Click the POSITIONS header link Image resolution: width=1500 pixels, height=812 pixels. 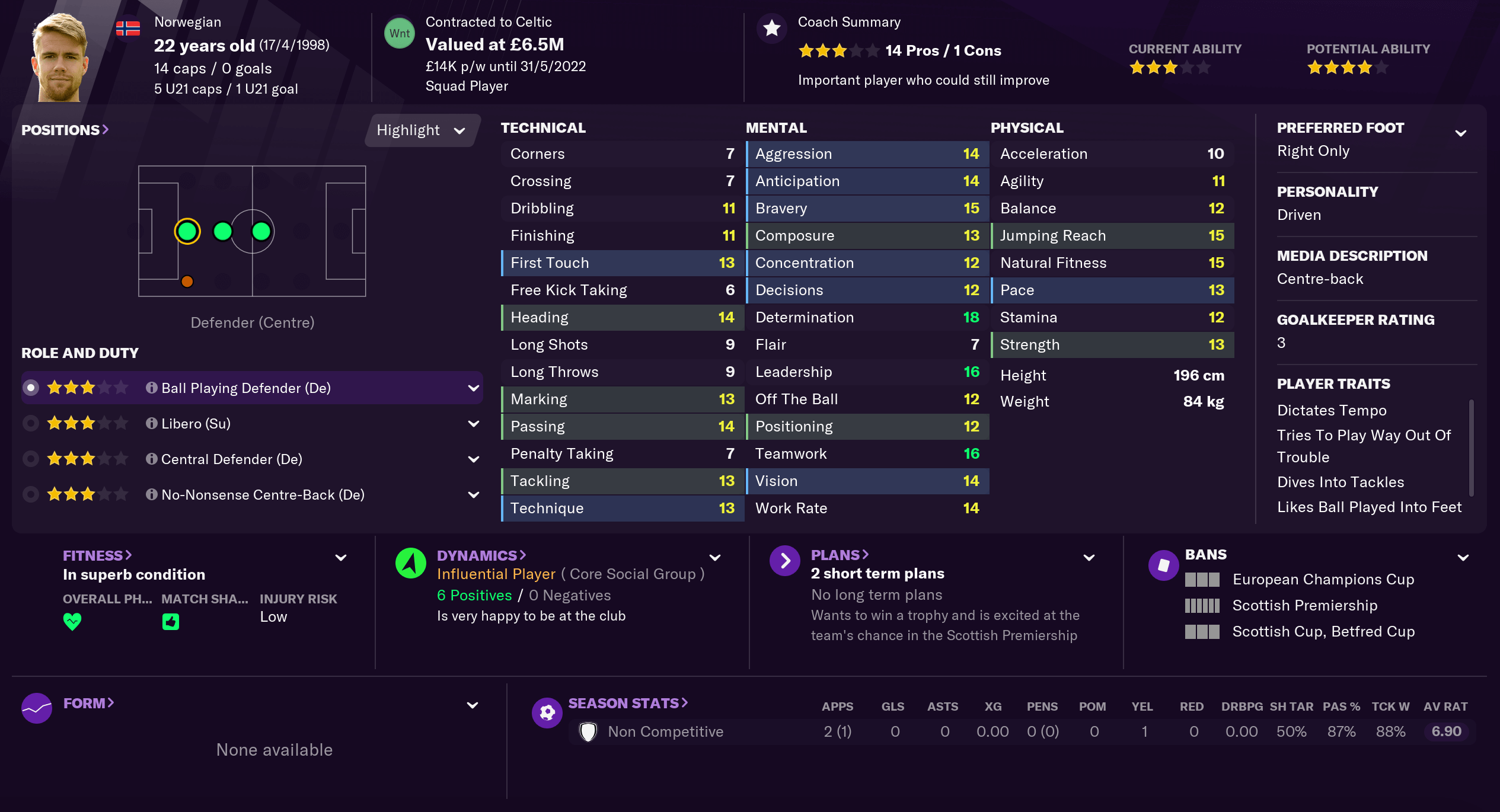pos(62,130)
